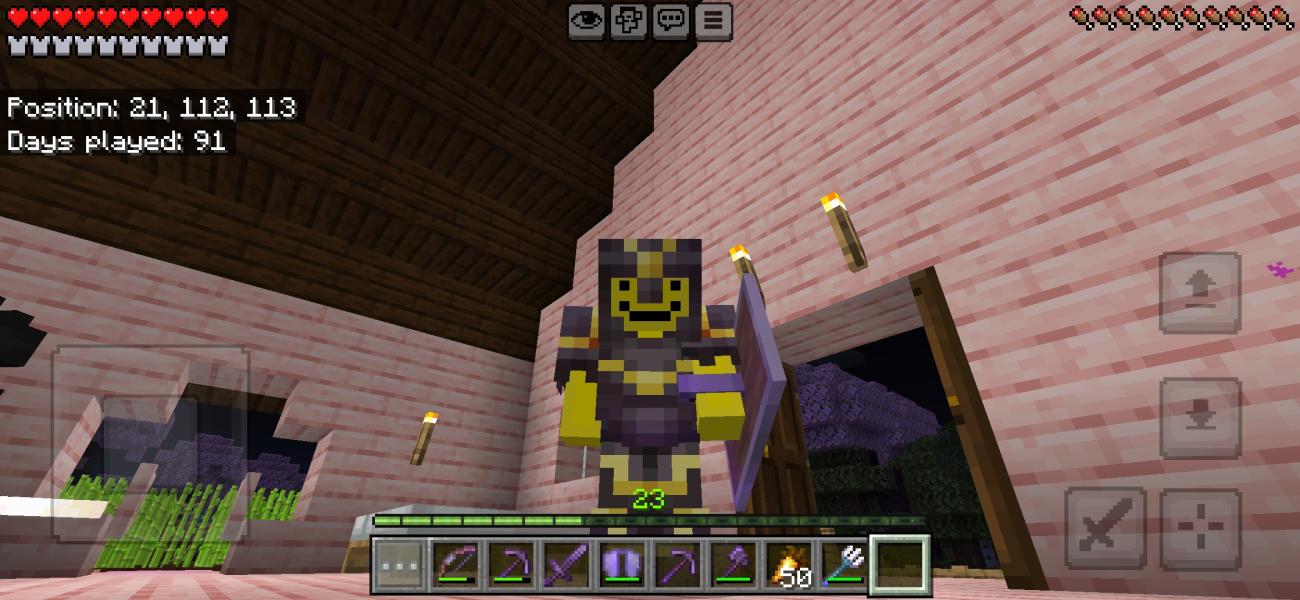Select the trident hotbar slot
Screen dimensions: 1300x600
tap(845, 565)
